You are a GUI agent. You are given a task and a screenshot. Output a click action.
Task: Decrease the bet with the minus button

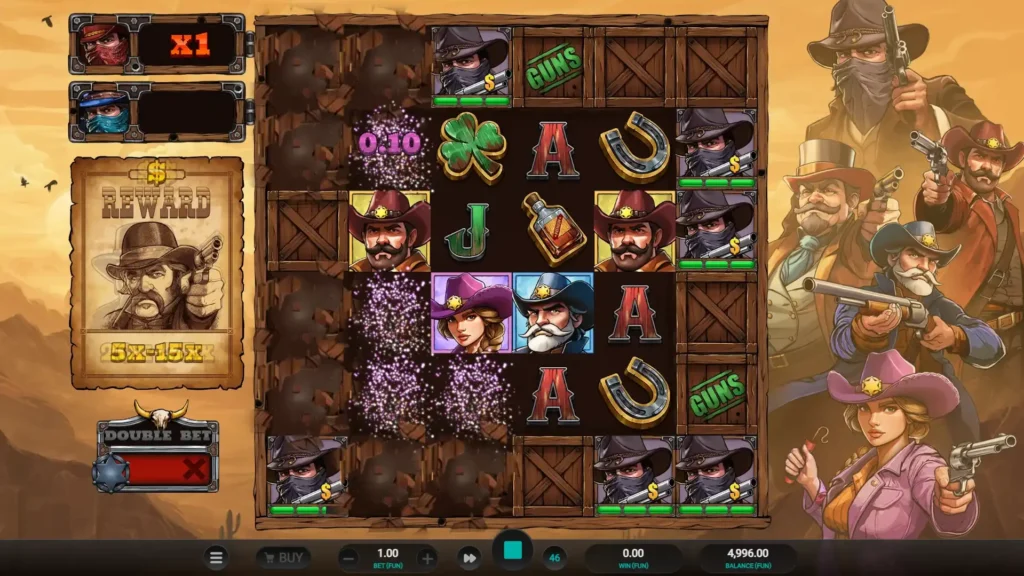click(349, 558)
